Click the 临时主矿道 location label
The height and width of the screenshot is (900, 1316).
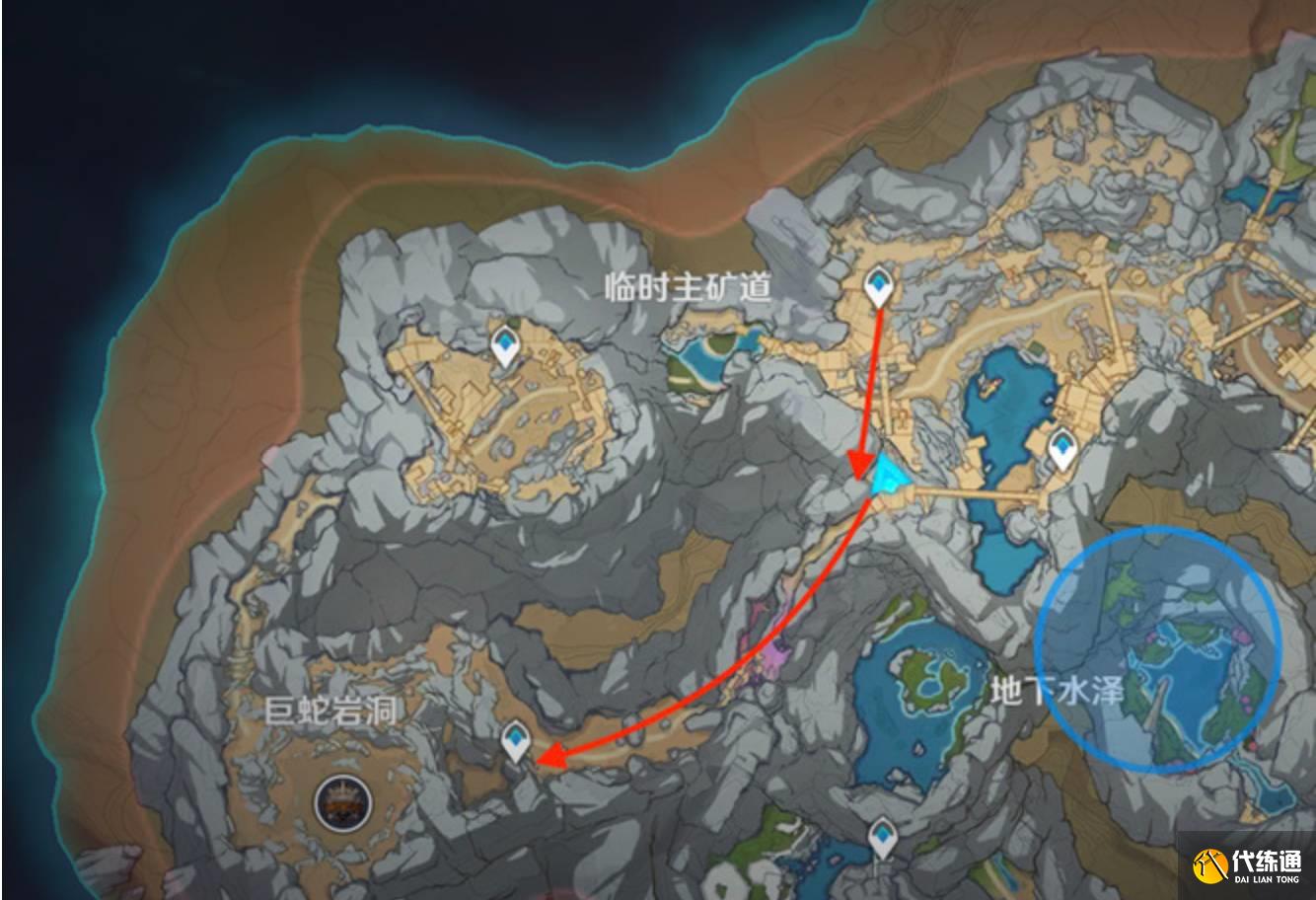pyautogui.click(x=689, y=287)
